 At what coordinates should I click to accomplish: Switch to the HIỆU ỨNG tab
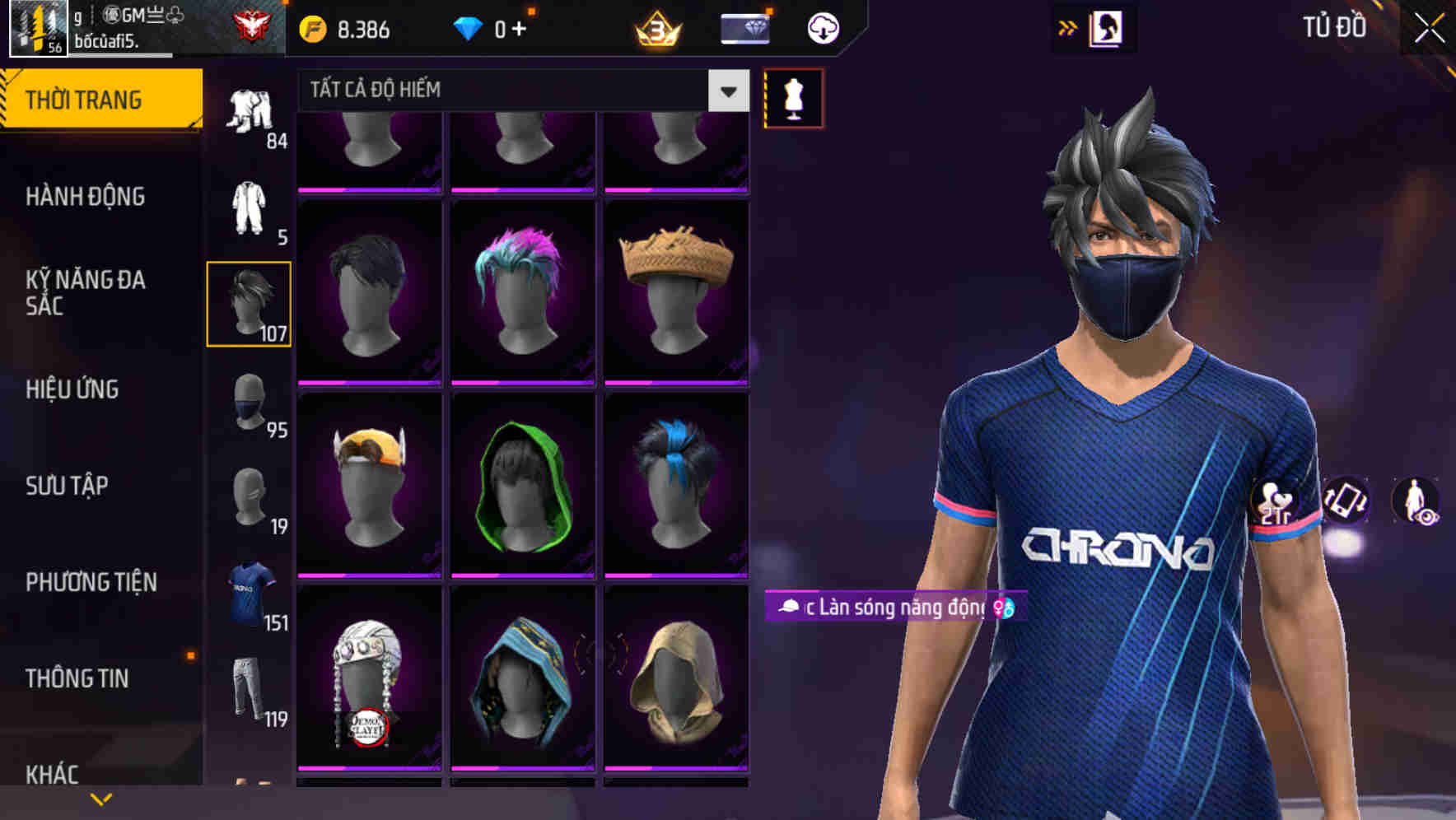point(72,389)
